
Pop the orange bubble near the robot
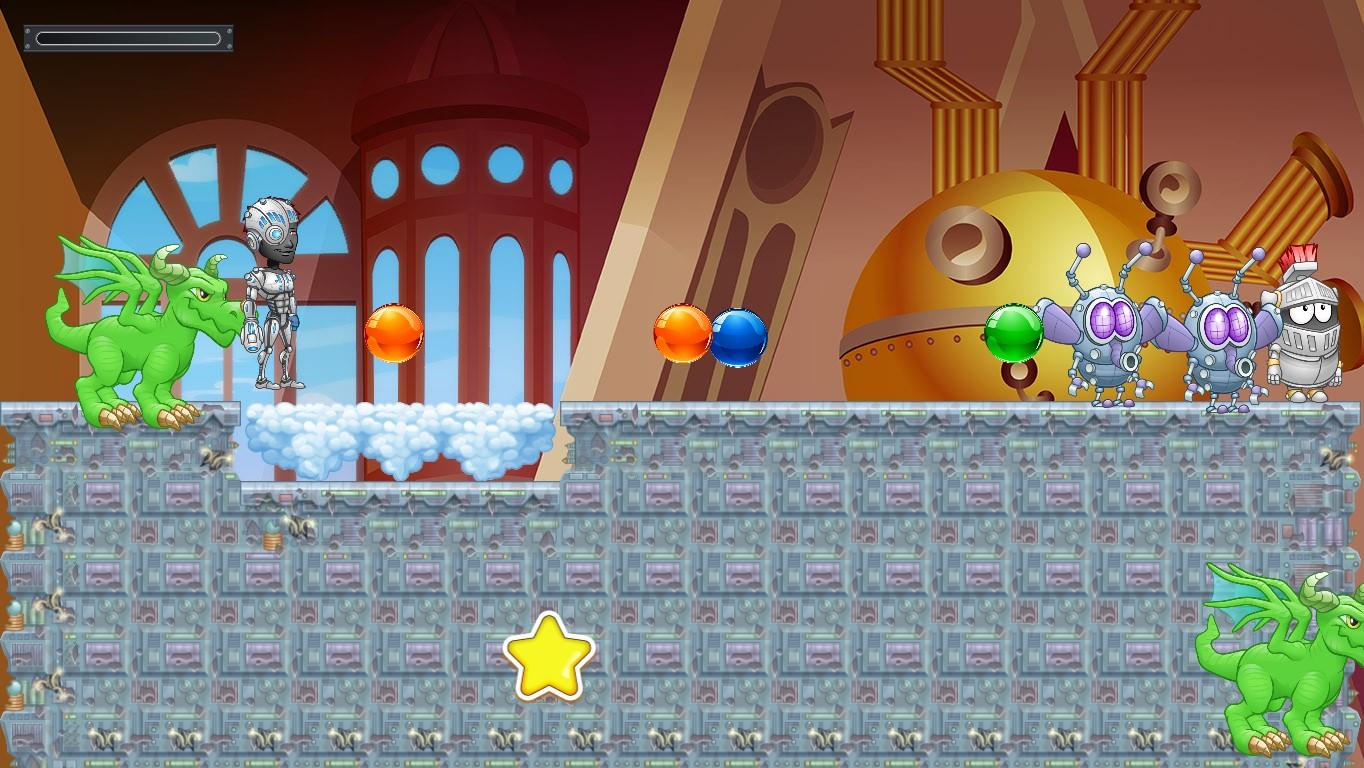point(393,333)
